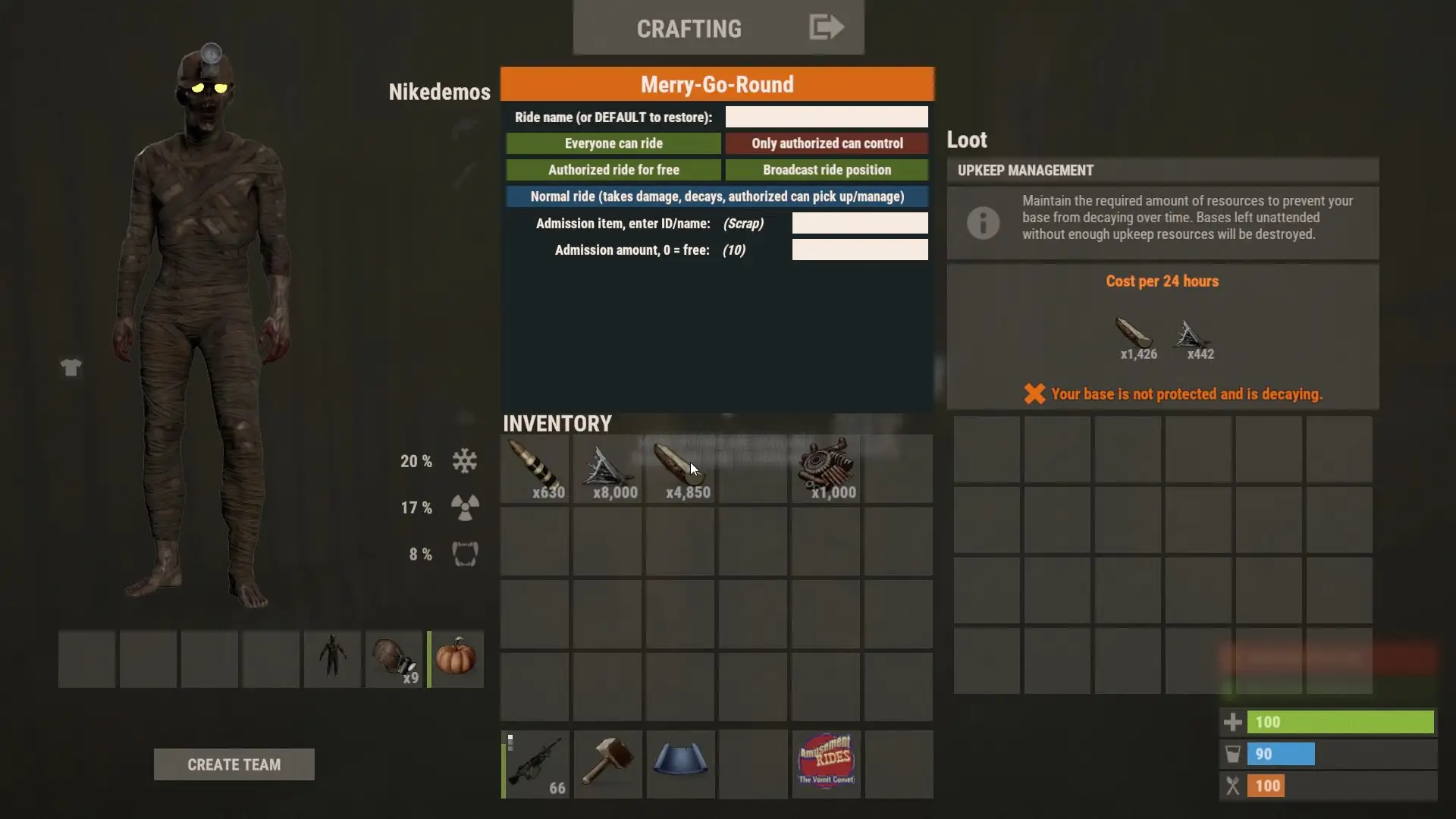The image size is (1456, 819).
Task: Select the x8,000 metal fragments stack
Action: tap(607, 469)
